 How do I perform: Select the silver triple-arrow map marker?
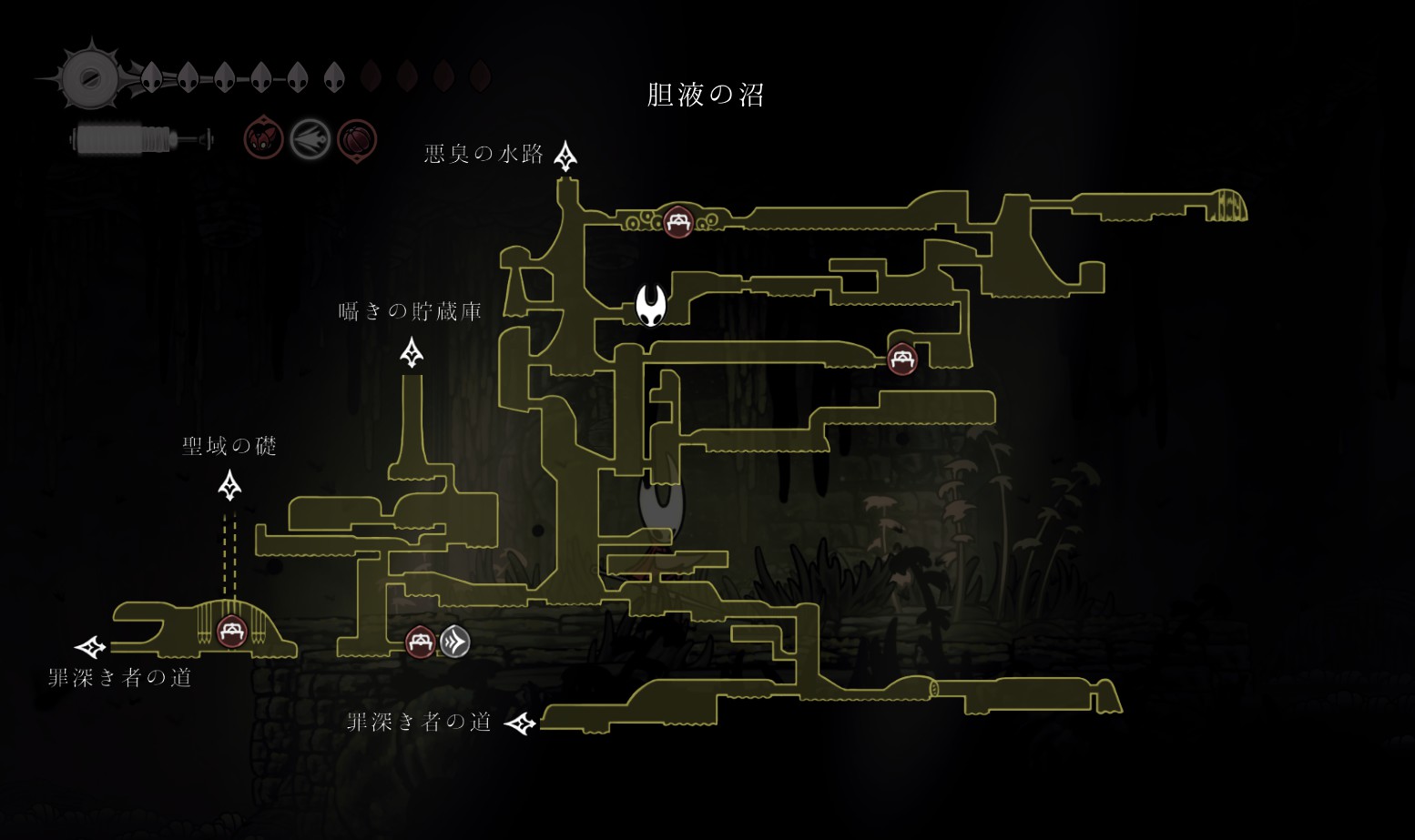[x=455, y=642]
